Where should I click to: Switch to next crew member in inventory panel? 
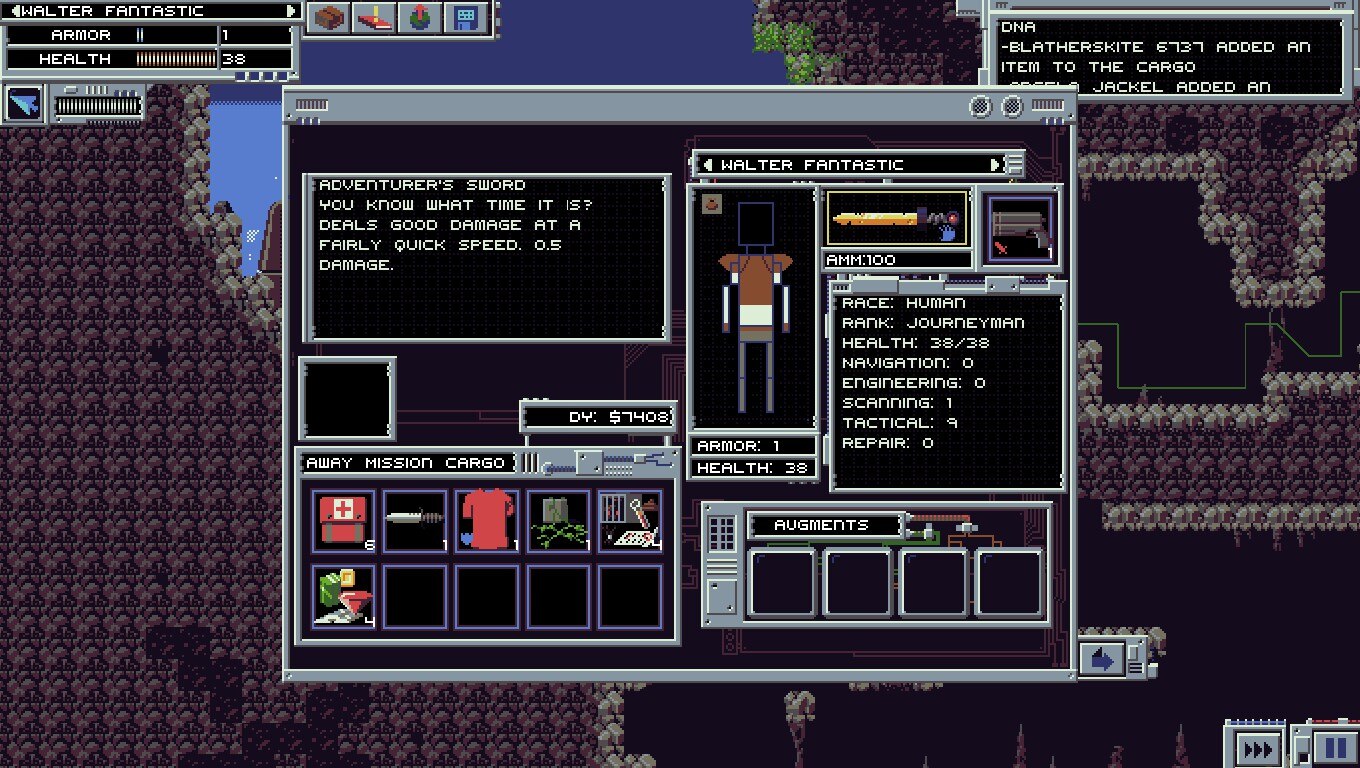995,165
